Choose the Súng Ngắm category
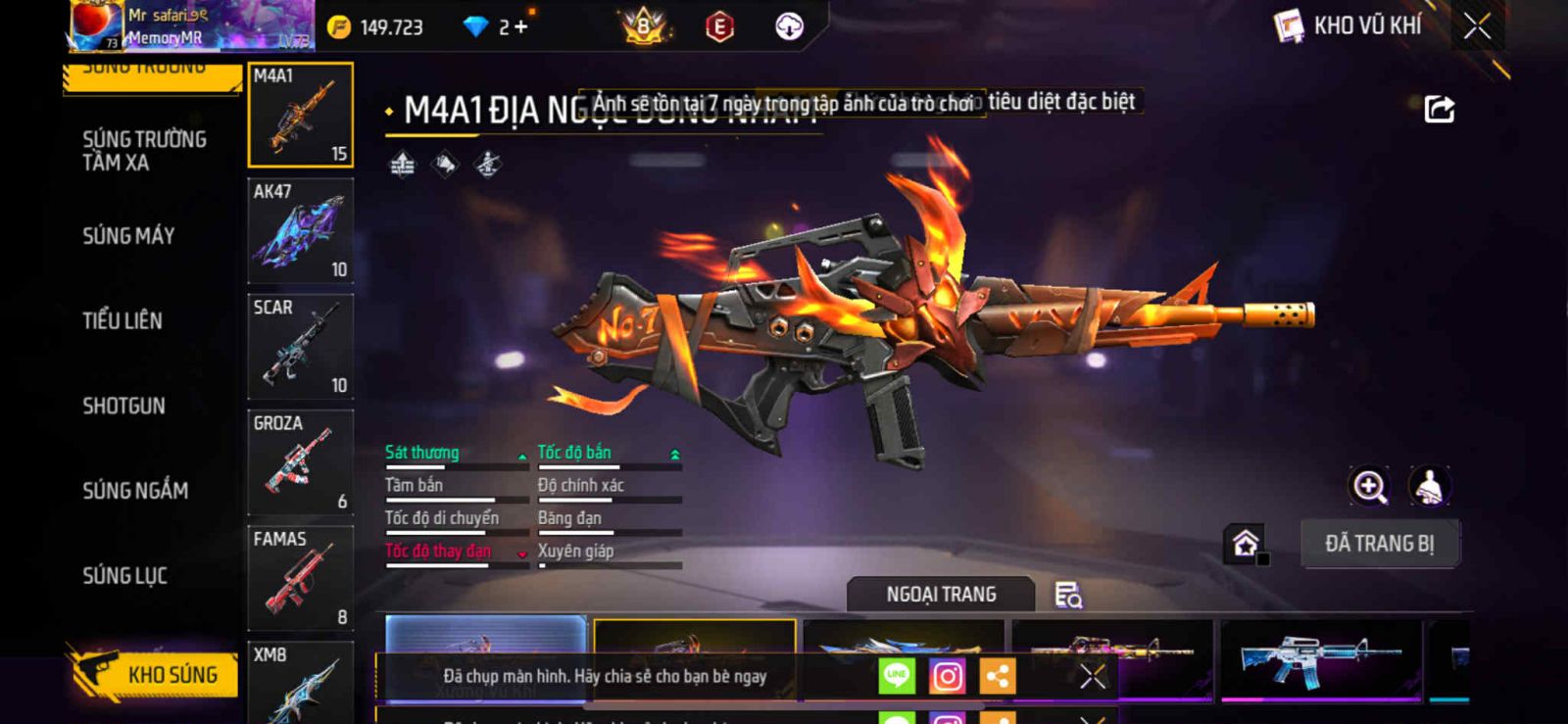 point(135,491)
